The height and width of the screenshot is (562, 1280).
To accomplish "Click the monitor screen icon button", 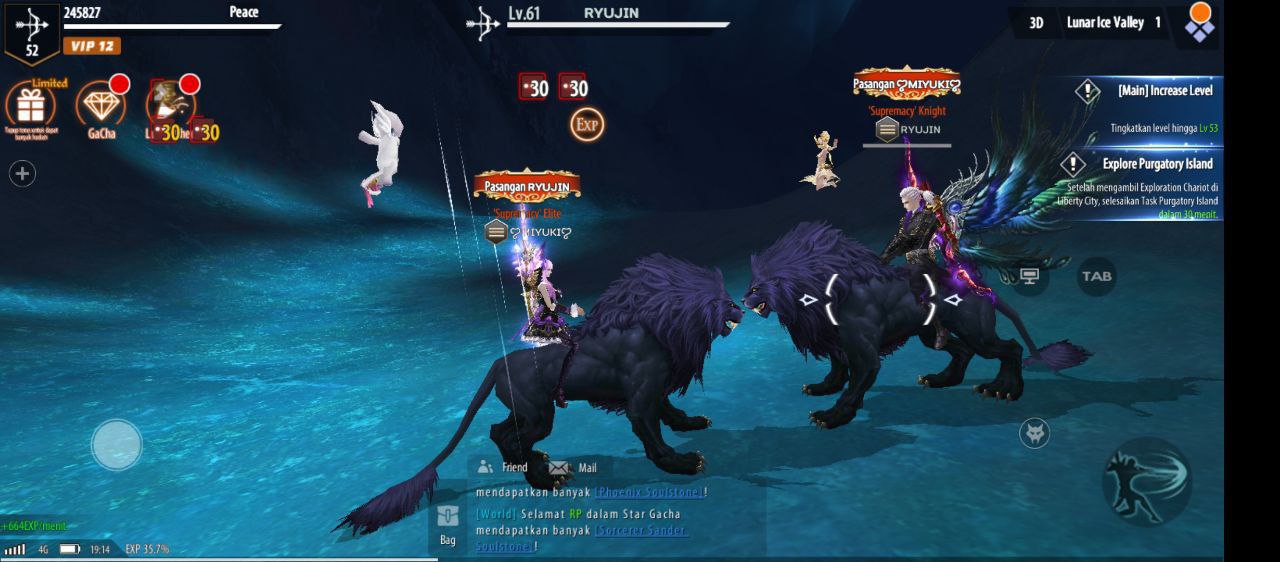I will pyautogui.click(x=1030, y=277).
